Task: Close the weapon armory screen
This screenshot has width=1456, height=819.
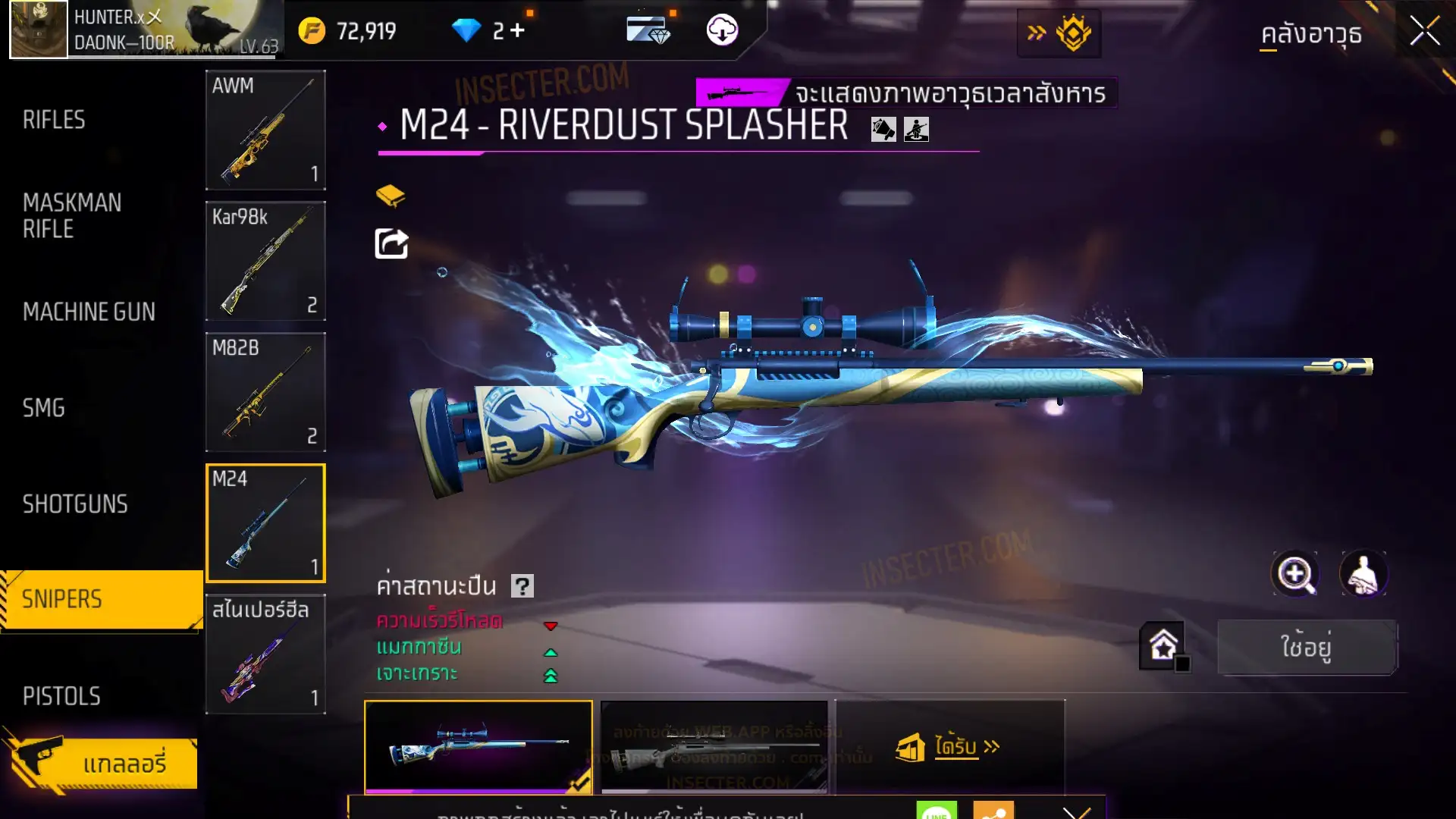Action: tap(1424, 32)
